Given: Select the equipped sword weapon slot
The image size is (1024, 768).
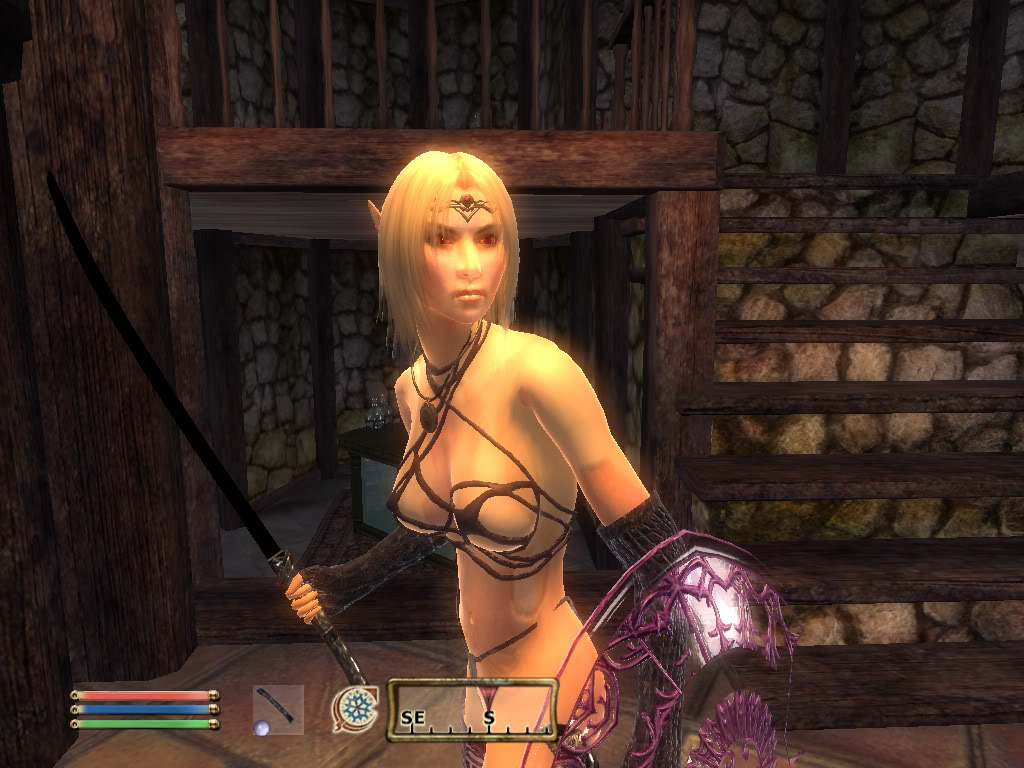Looking at the screenshot, I should point(277,709).
